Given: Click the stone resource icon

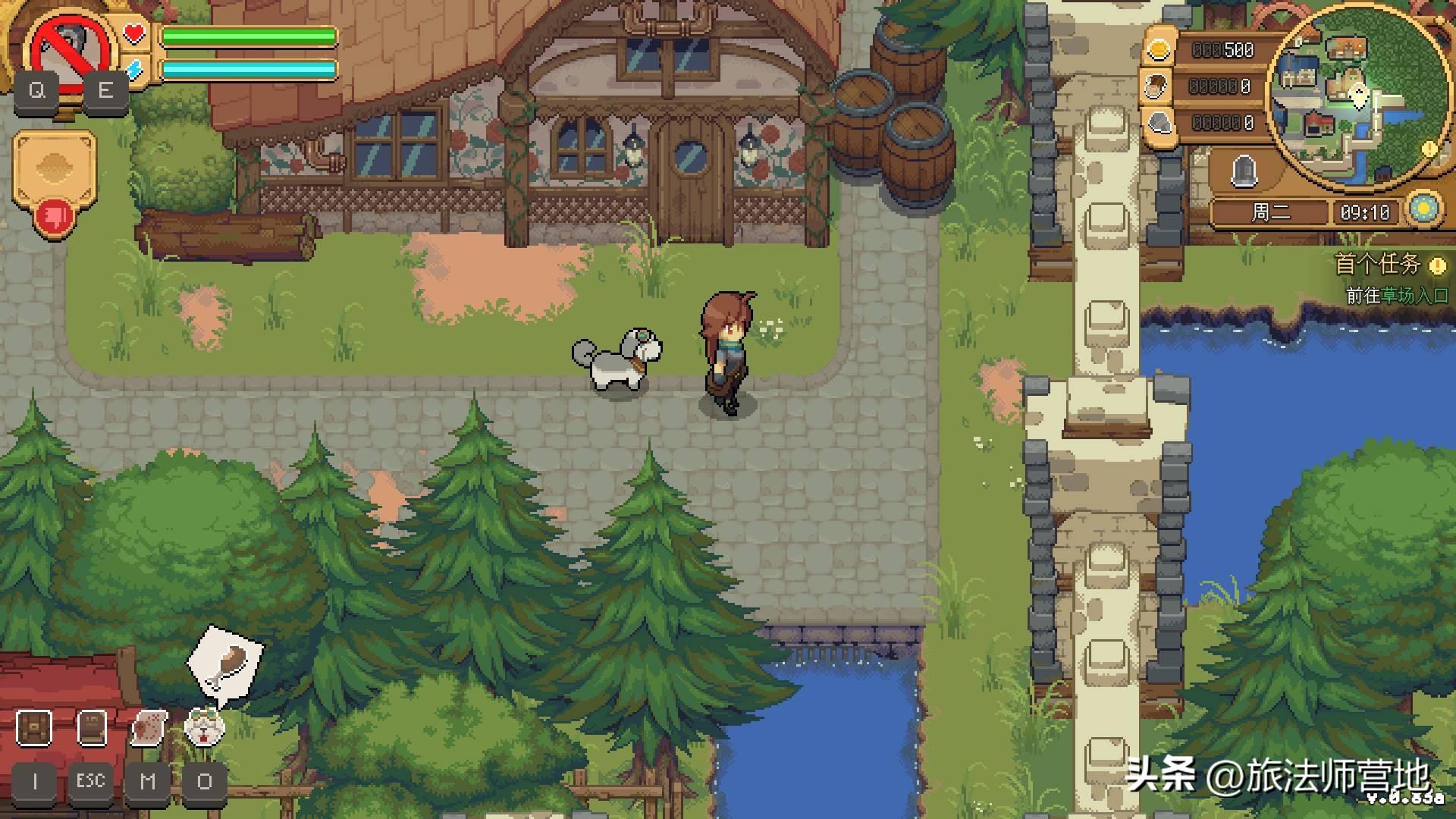Looking at the screenshot, I should (x=1158, y=123).
